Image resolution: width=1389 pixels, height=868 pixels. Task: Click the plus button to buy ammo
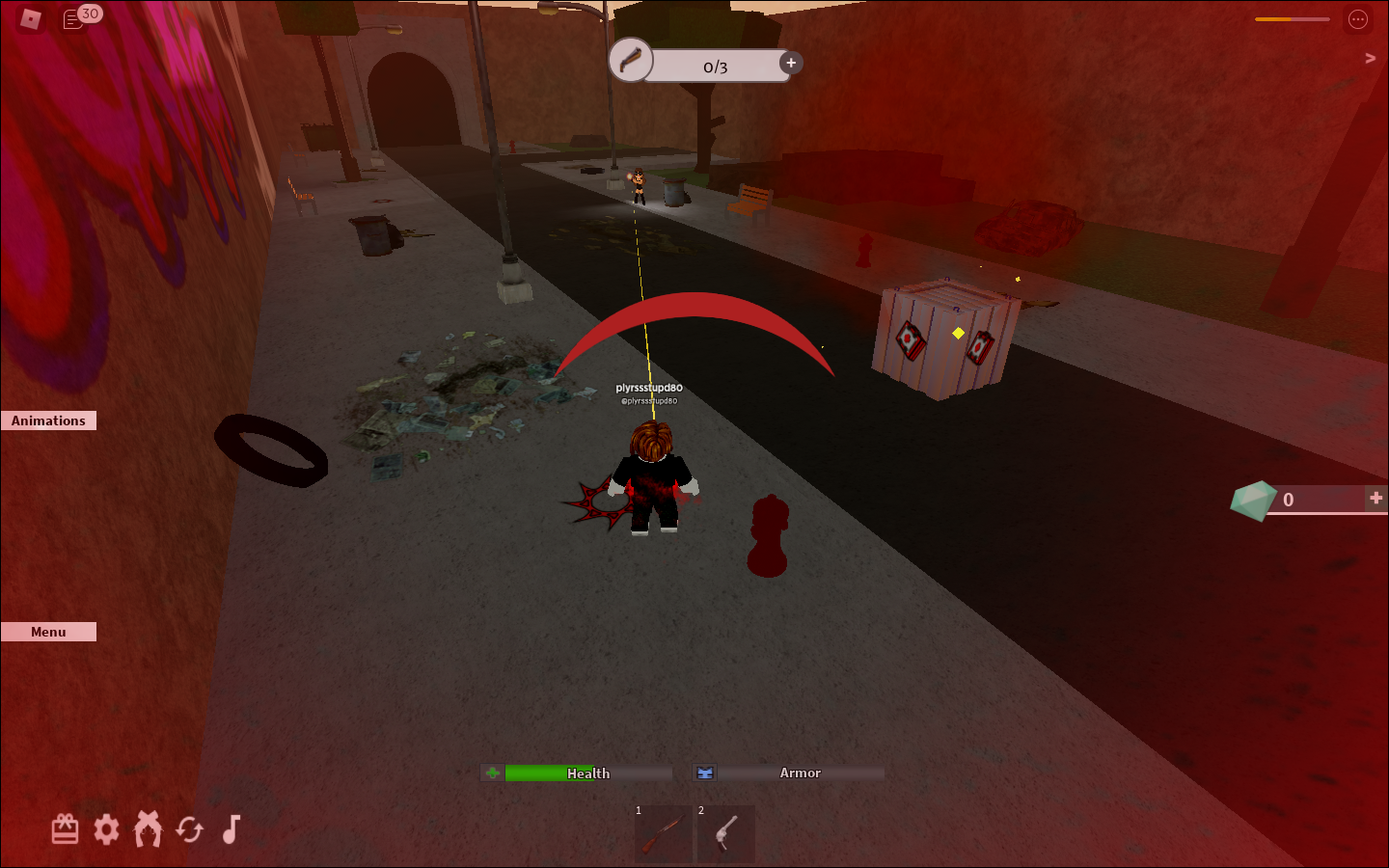790,62
